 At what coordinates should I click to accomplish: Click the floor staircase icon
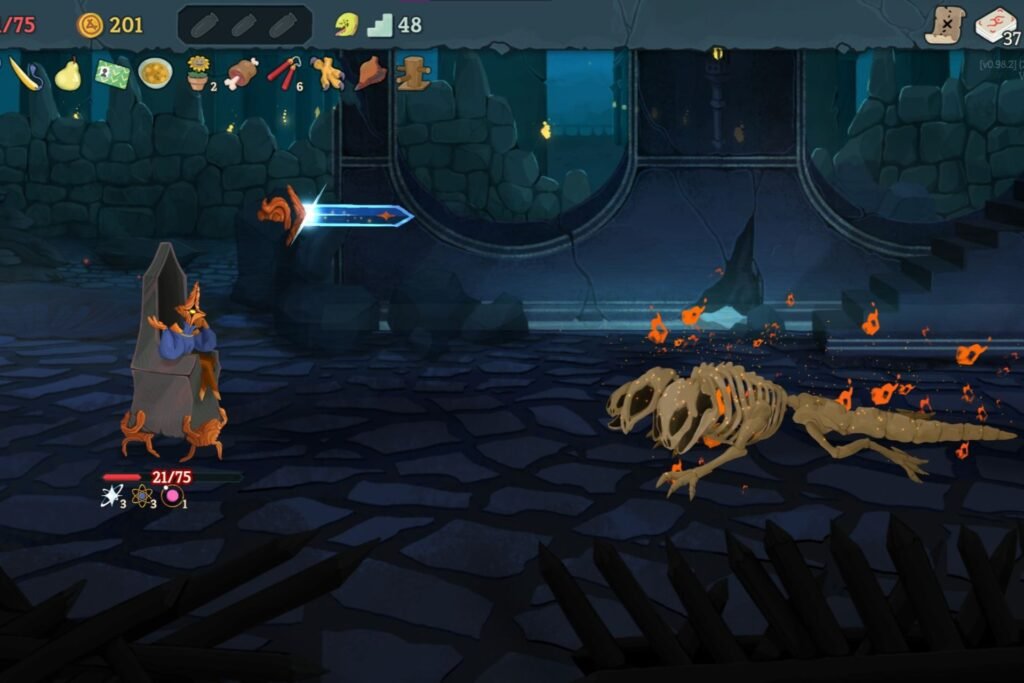(380, 25)
